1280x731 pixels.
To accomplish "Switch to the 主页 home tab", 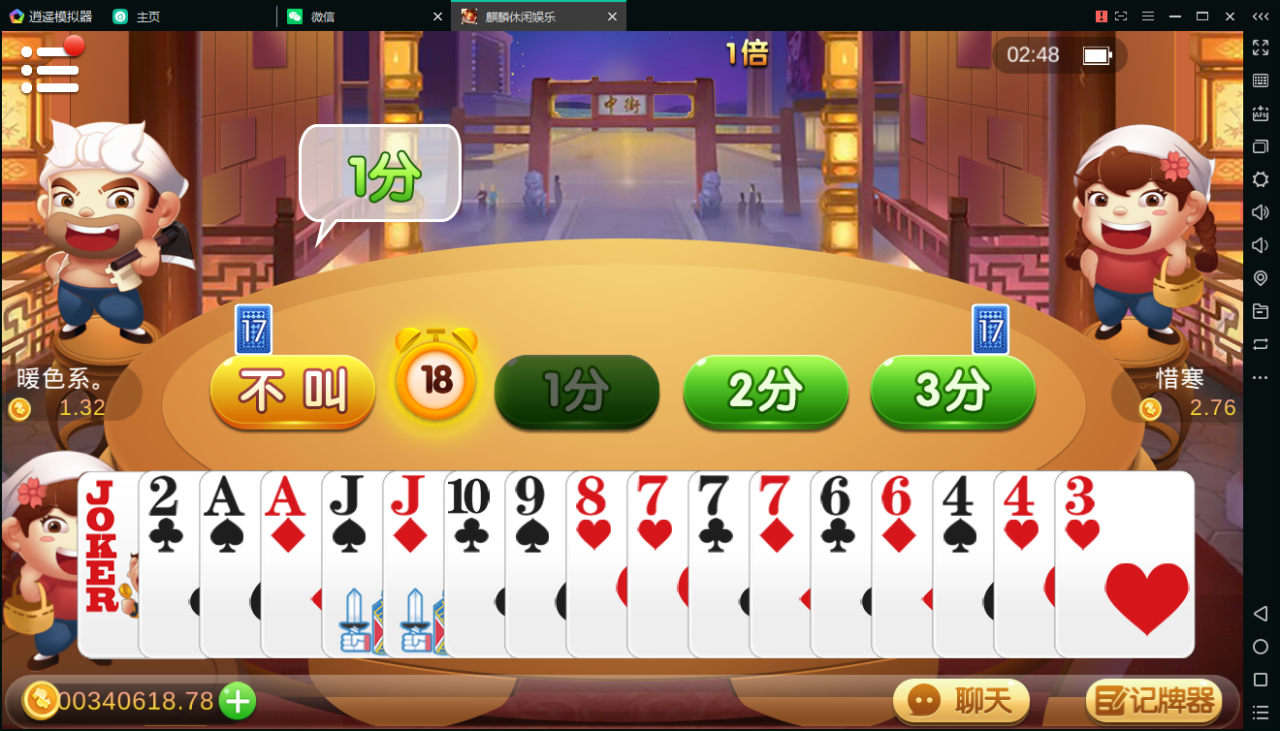I will pyautogui.click(x=150, y=16).
